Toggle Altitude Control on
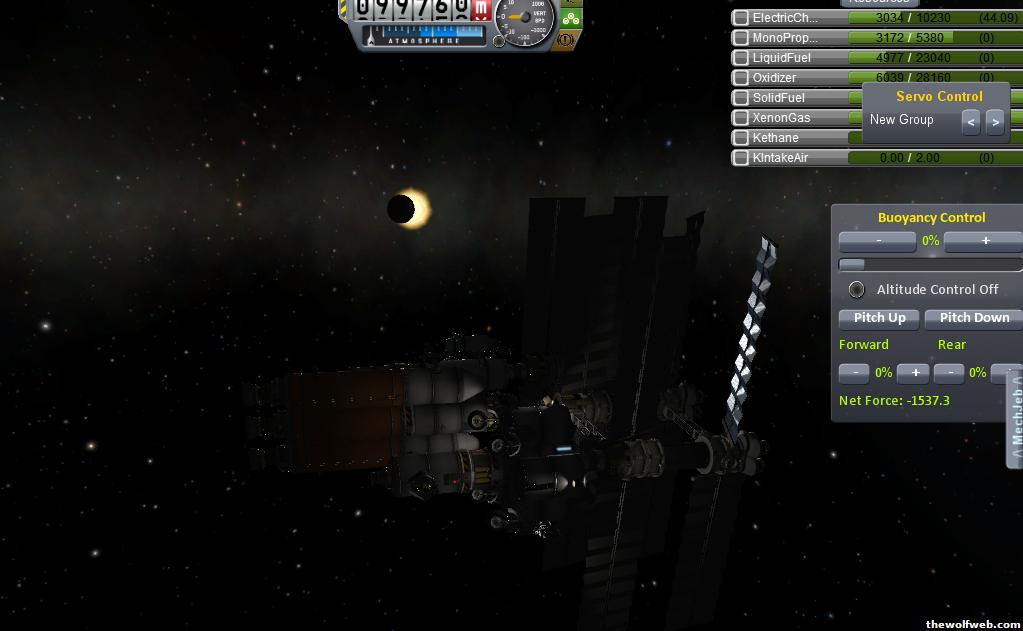1023x631 pixels. coord(857,290)
